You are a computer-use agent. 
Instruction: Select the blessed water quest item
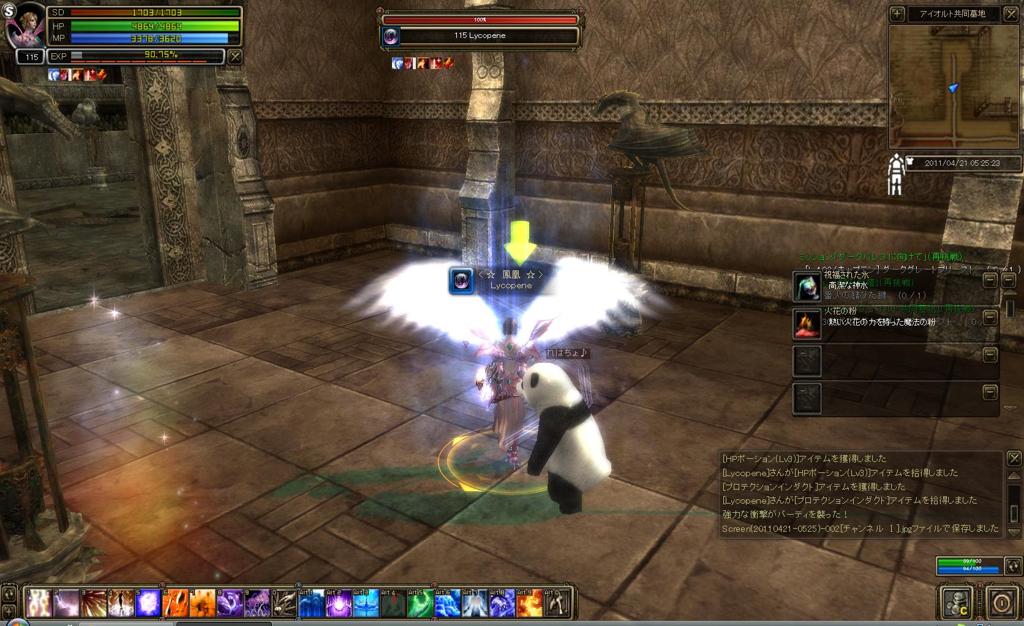(807, 286)
